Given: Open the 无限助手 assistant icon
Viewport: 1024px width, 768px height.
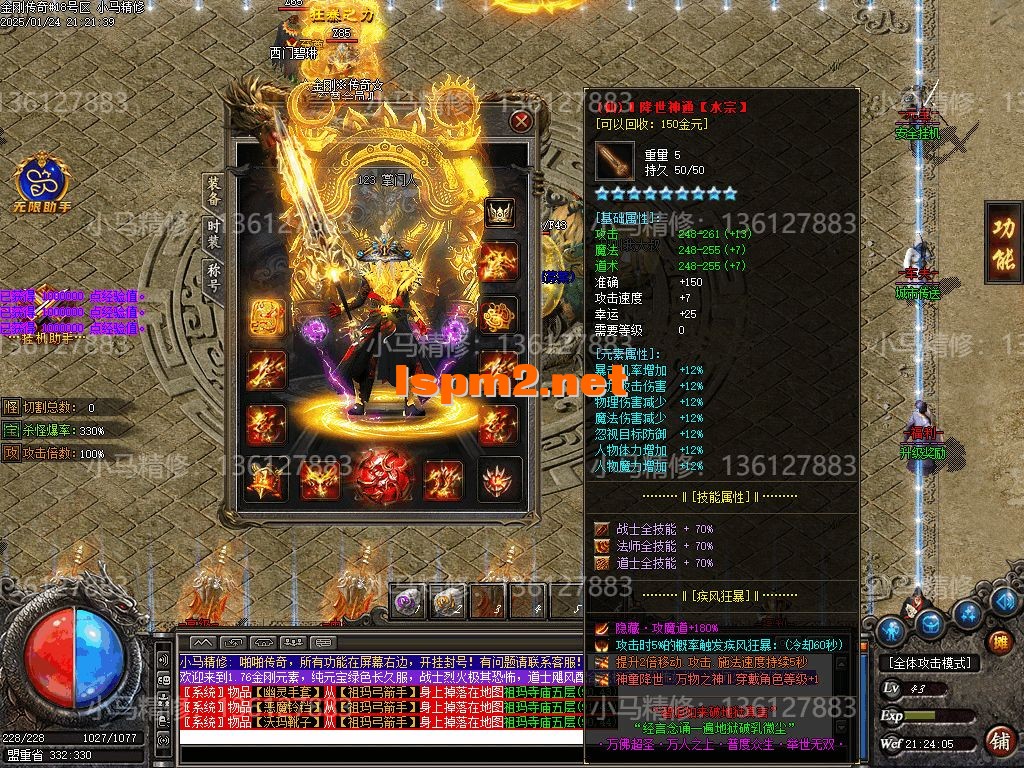Looking at the screenshot, I should (39, 182).
